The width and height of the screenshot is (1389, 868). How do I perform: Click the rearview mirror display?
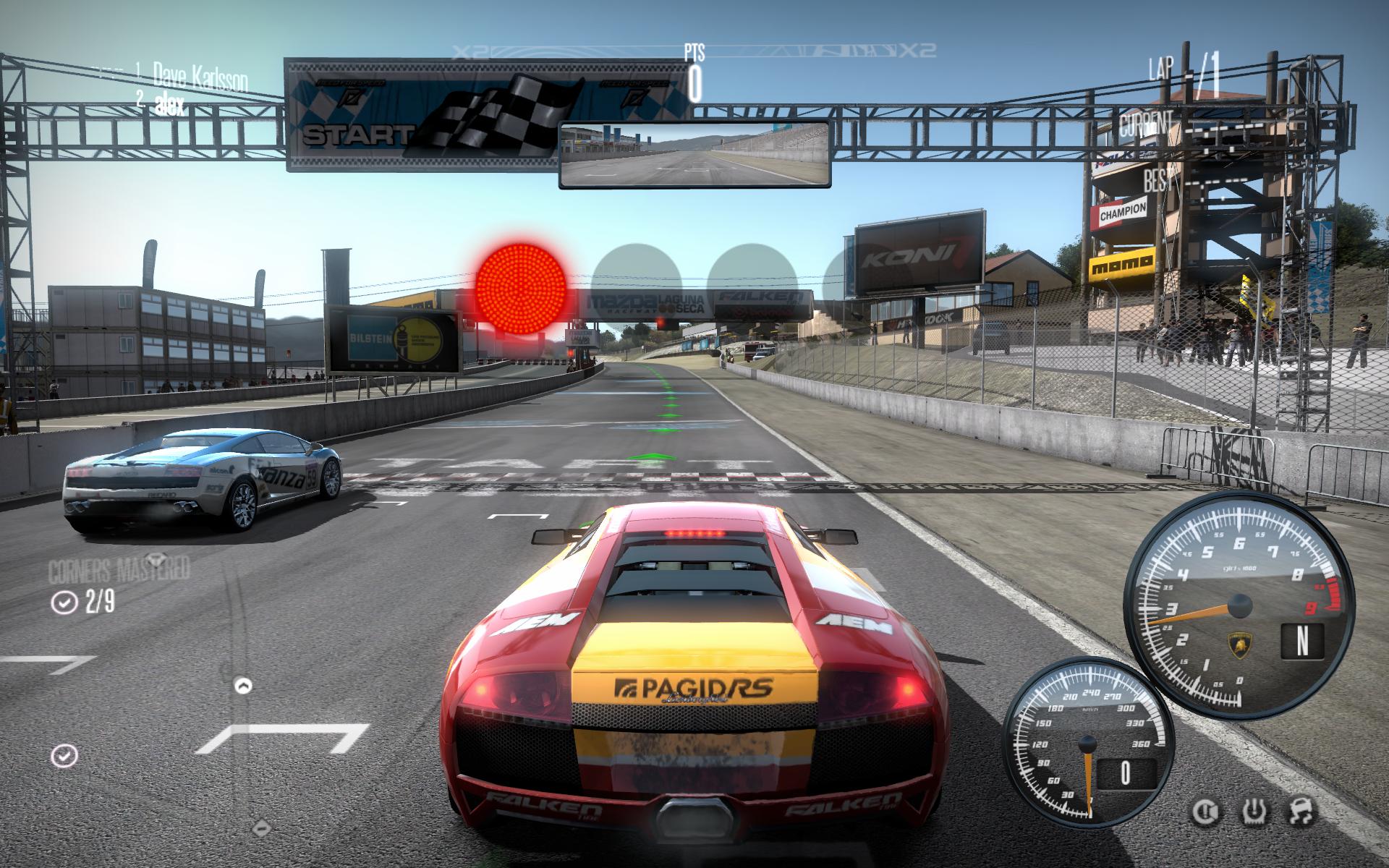694,154
